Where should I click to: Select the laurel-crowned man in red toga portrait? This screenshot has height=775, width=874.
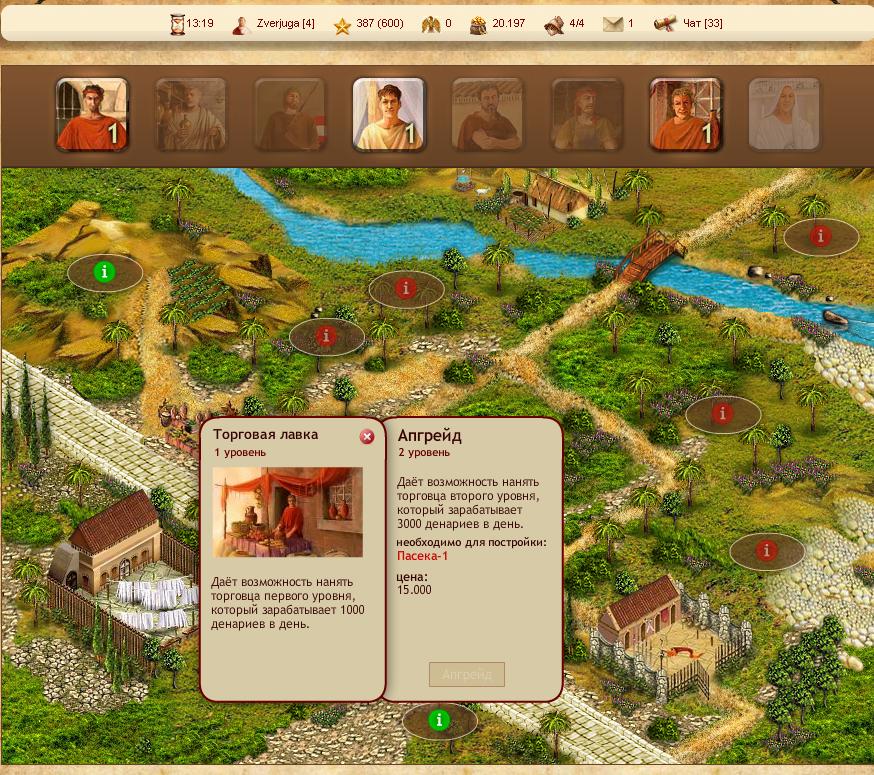coord(92,114)
